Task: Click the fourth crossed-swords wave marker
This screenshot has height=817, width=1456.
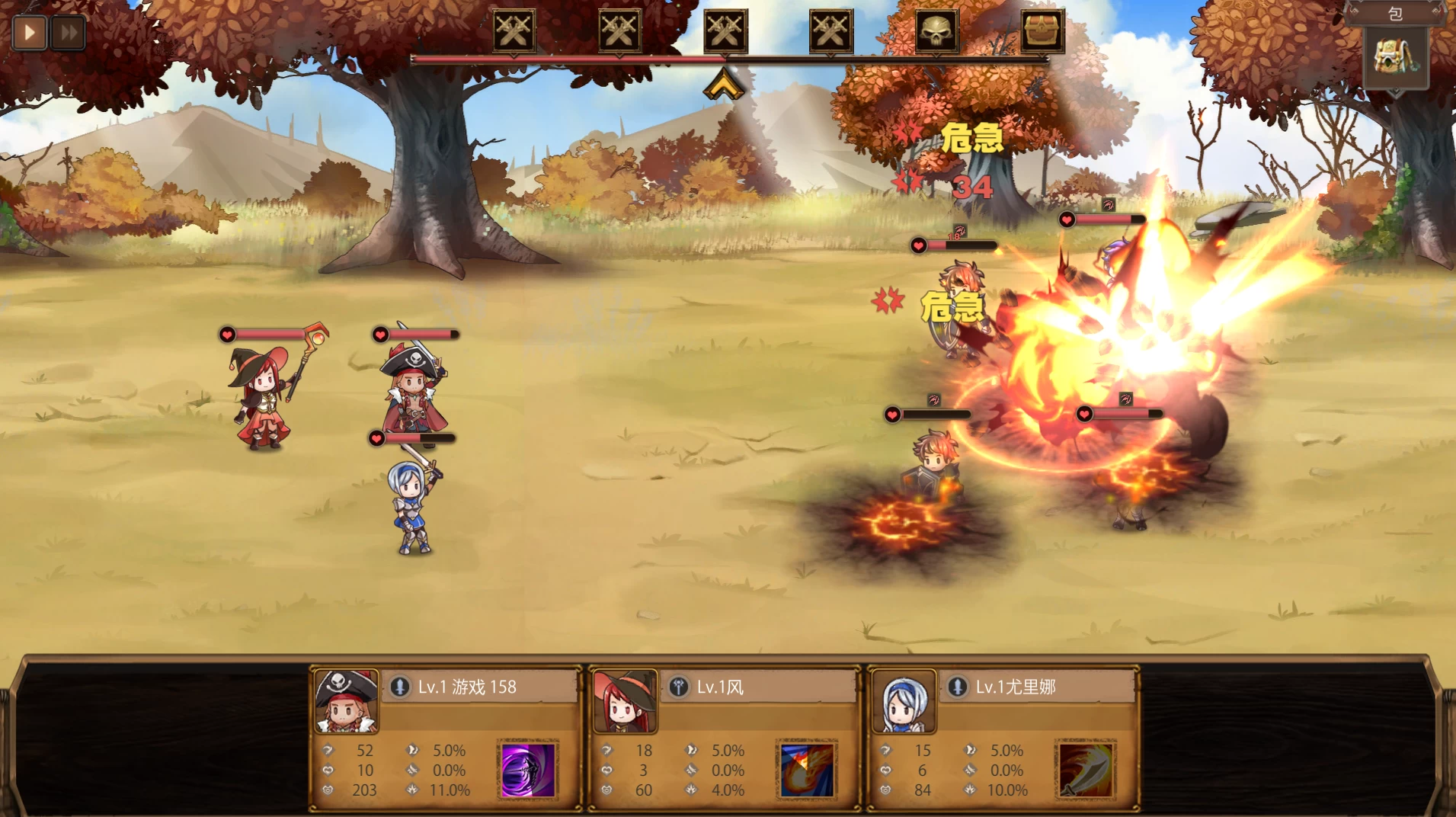Action: click(830, 30)
